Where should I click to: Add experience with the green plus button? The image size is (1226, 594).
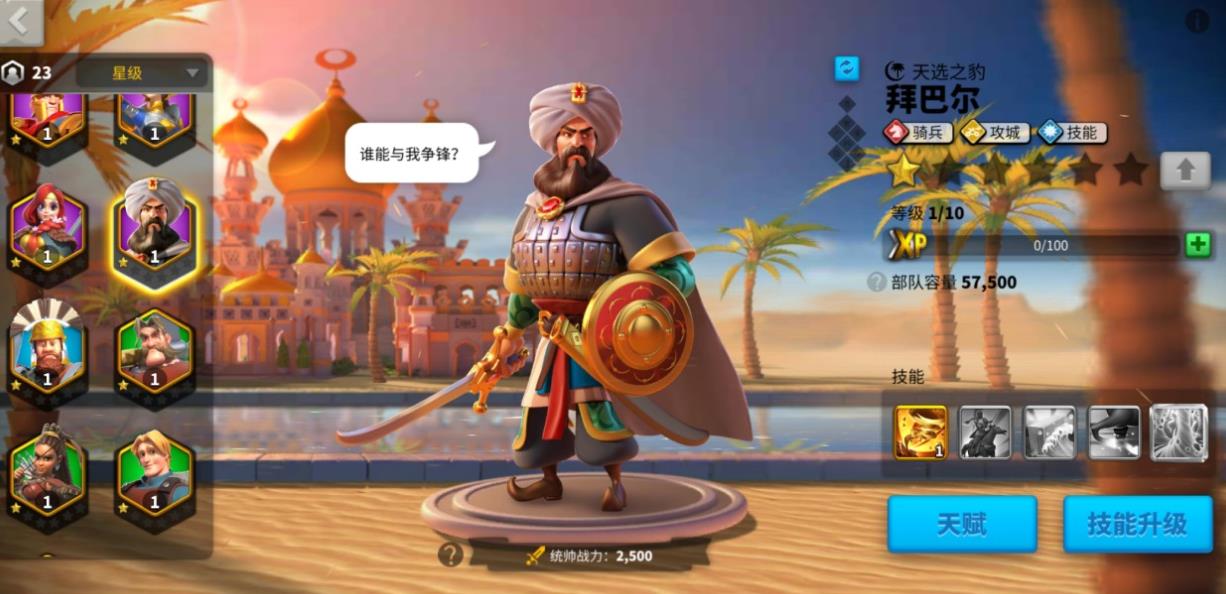[1197, 245]
